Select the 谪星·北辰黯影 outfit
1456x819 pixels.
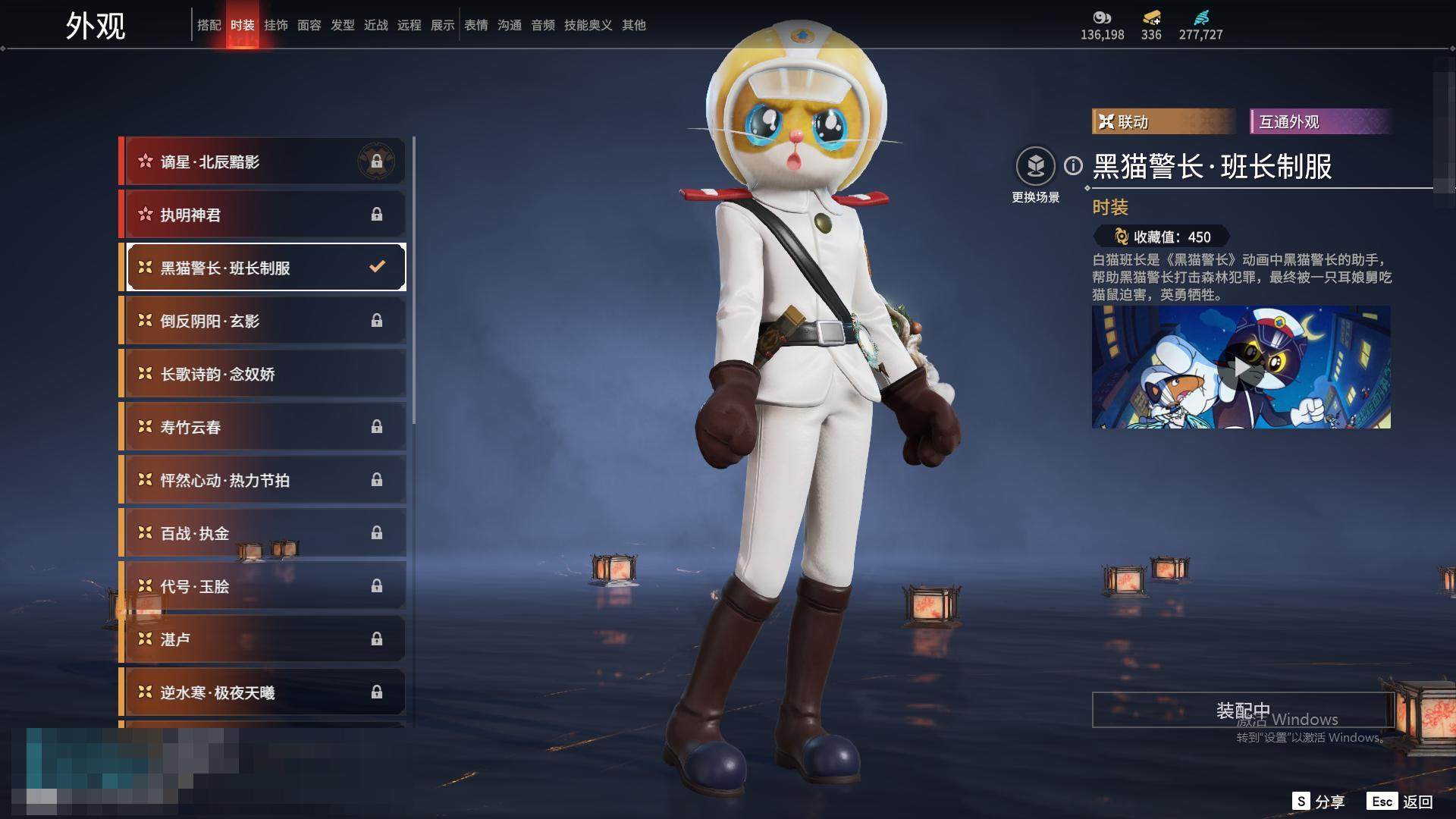(262, 162)
